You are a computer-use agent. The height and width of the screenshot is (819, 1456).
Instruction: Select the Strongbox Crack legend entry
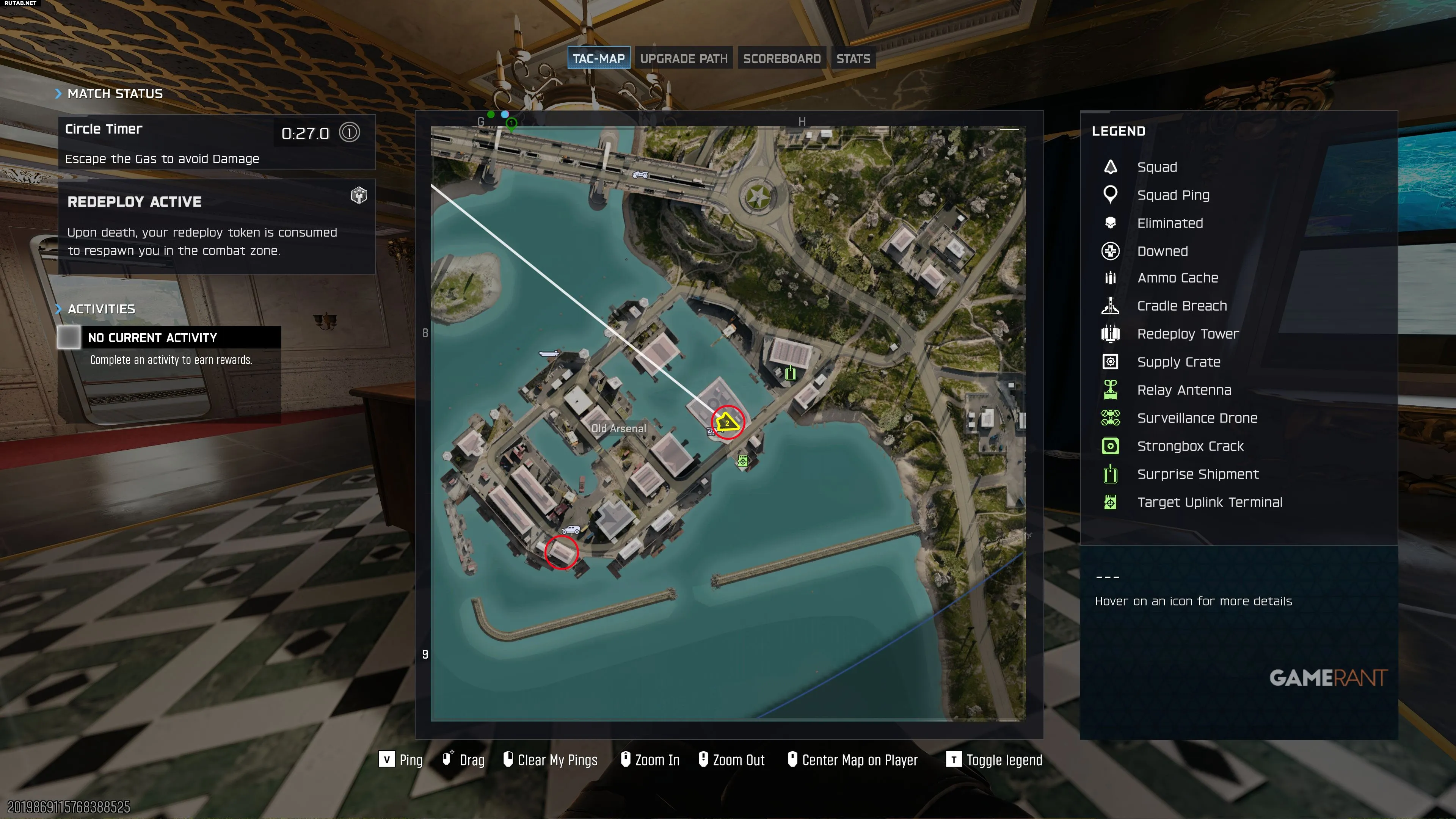coord(1190,446)
